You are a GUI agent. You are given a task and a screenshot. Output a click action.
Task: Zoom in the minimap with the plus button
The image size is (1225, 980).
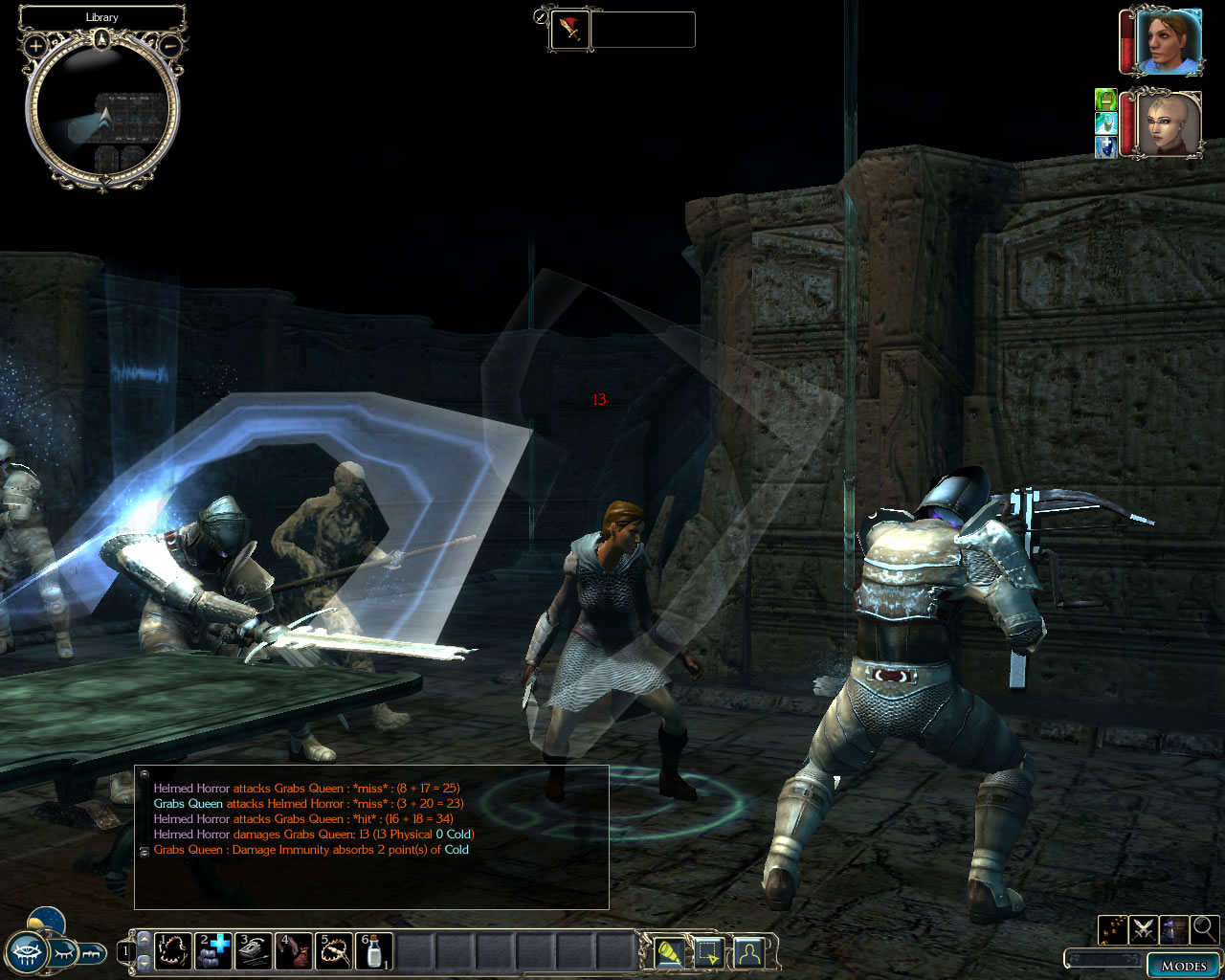click(35, 45)
